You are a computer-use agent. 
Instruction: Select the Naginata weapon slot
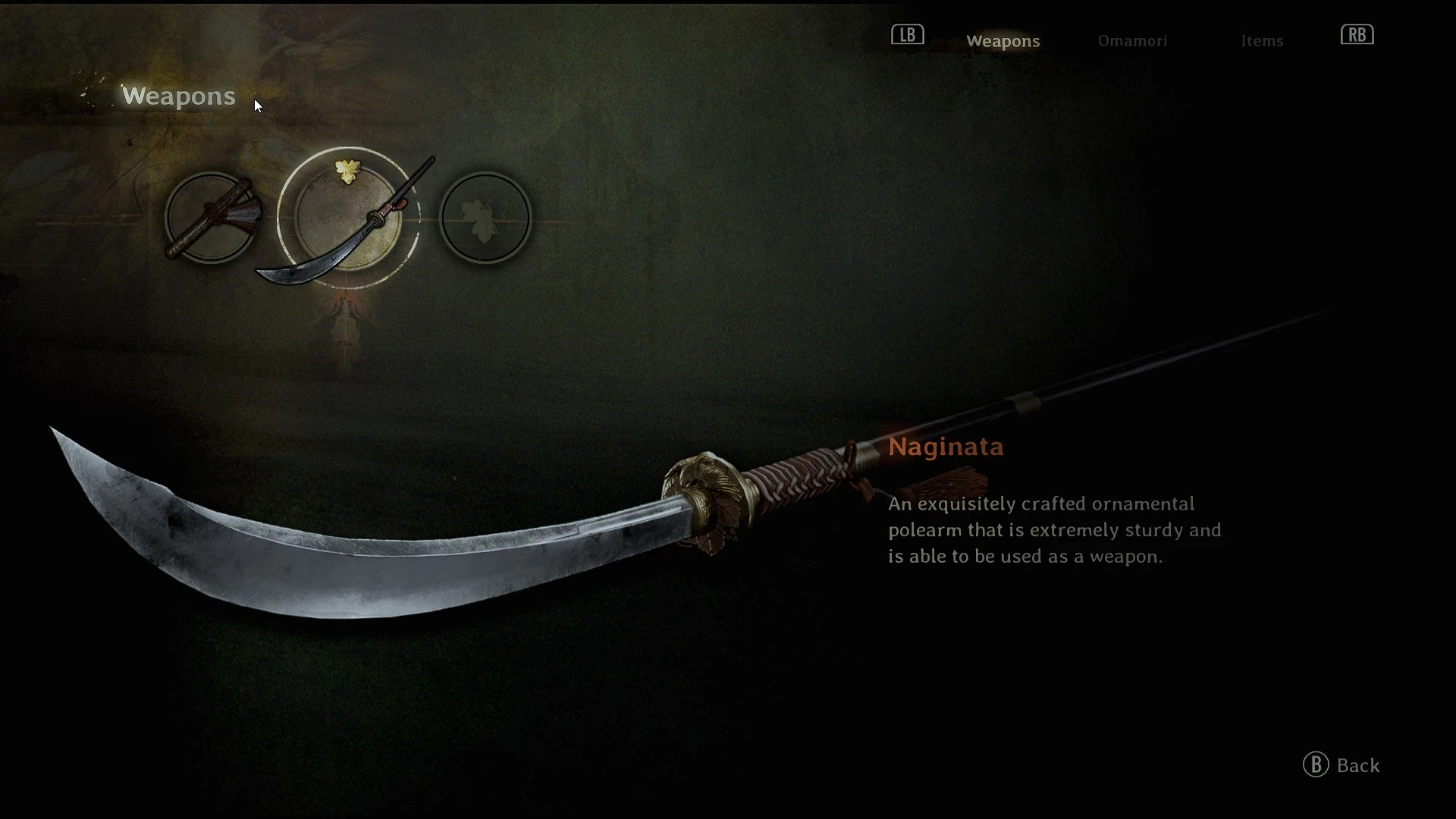pyautogui.click(x=348, y=218)
